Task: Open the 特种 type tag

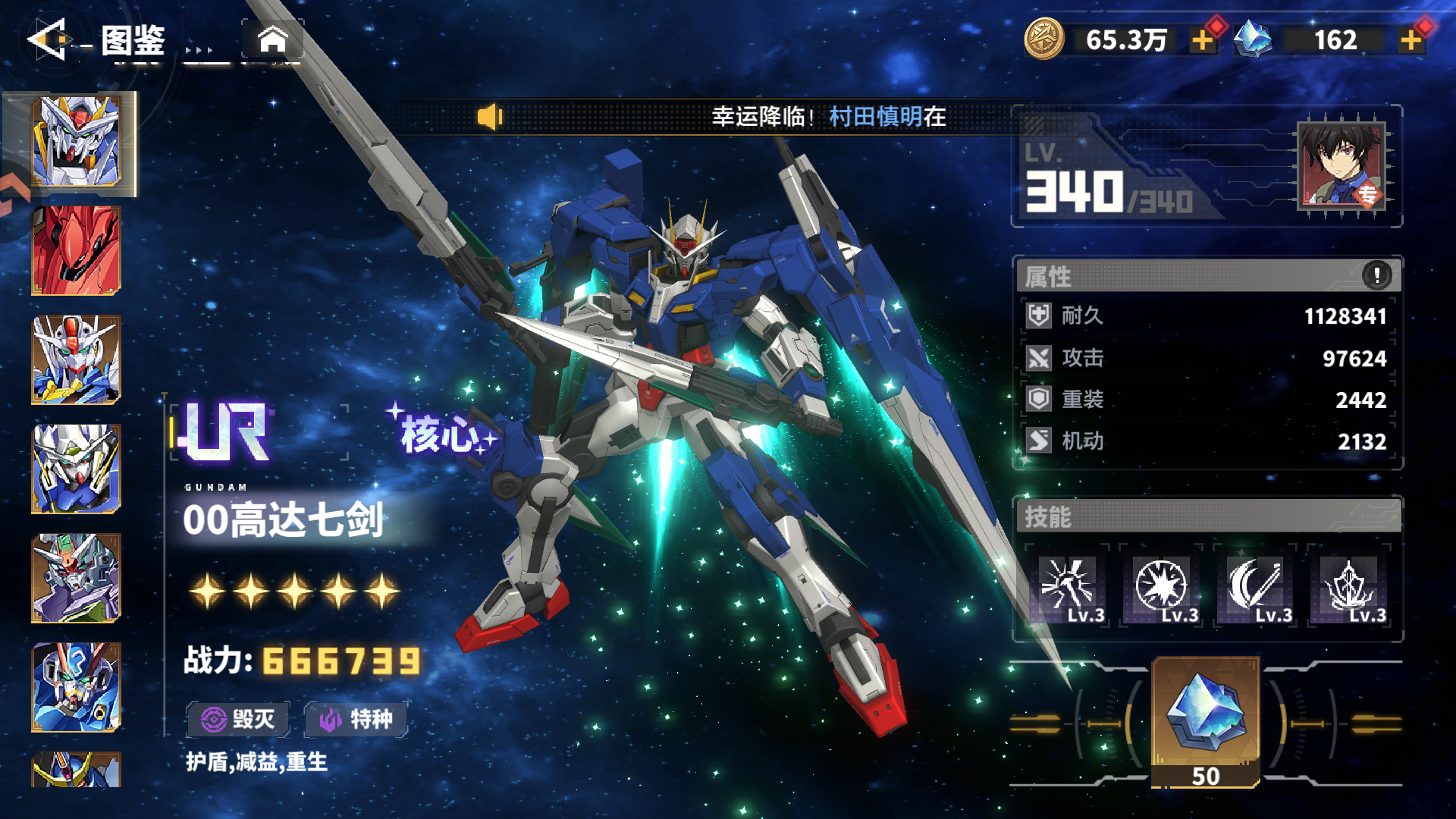Action: coord(356,719)
